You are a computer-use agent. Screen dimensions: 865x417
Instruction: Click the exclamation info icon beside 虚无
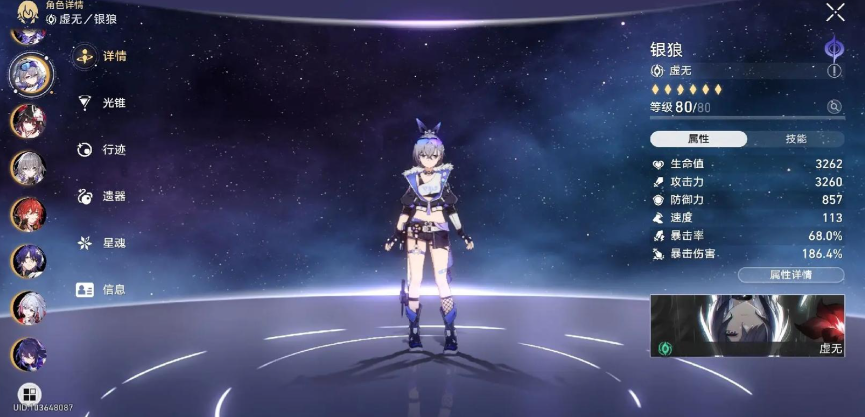tap(834, 71)
